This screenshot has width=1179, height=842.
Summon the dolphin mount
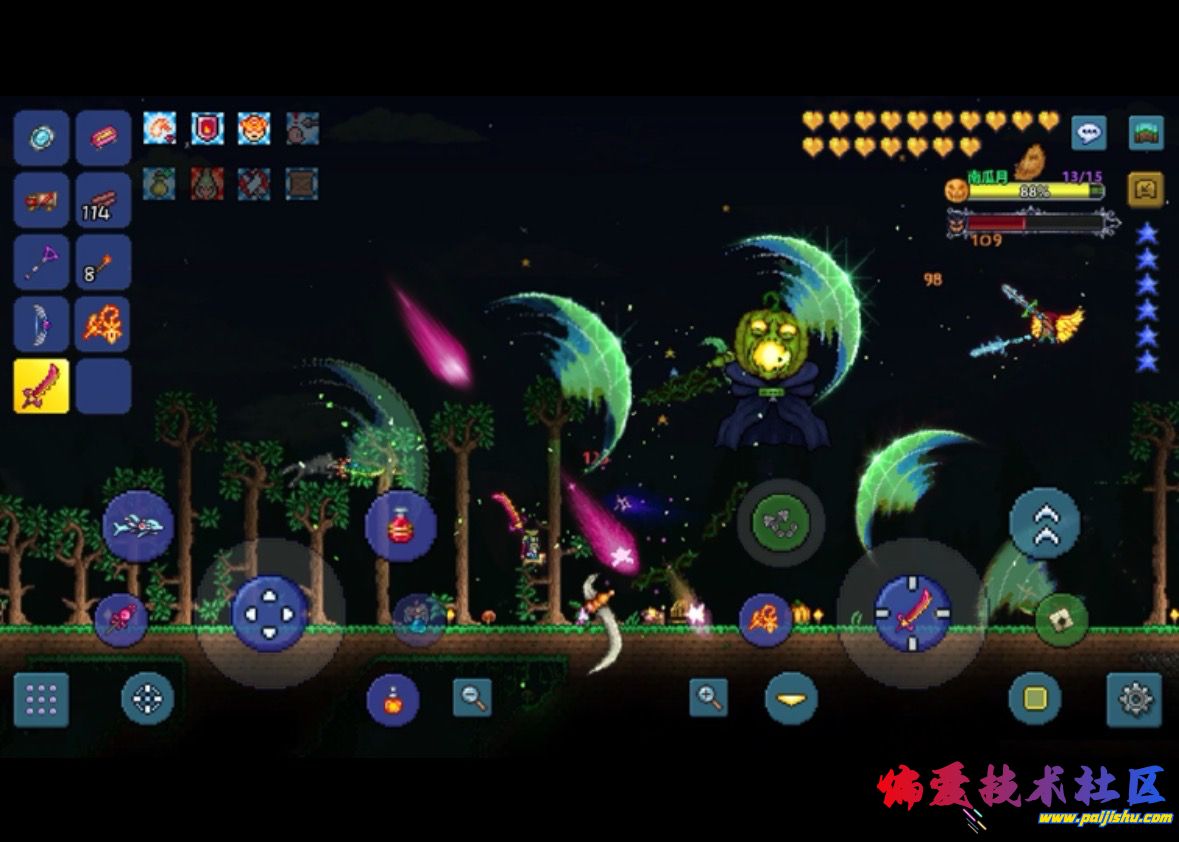click(138, 526)
